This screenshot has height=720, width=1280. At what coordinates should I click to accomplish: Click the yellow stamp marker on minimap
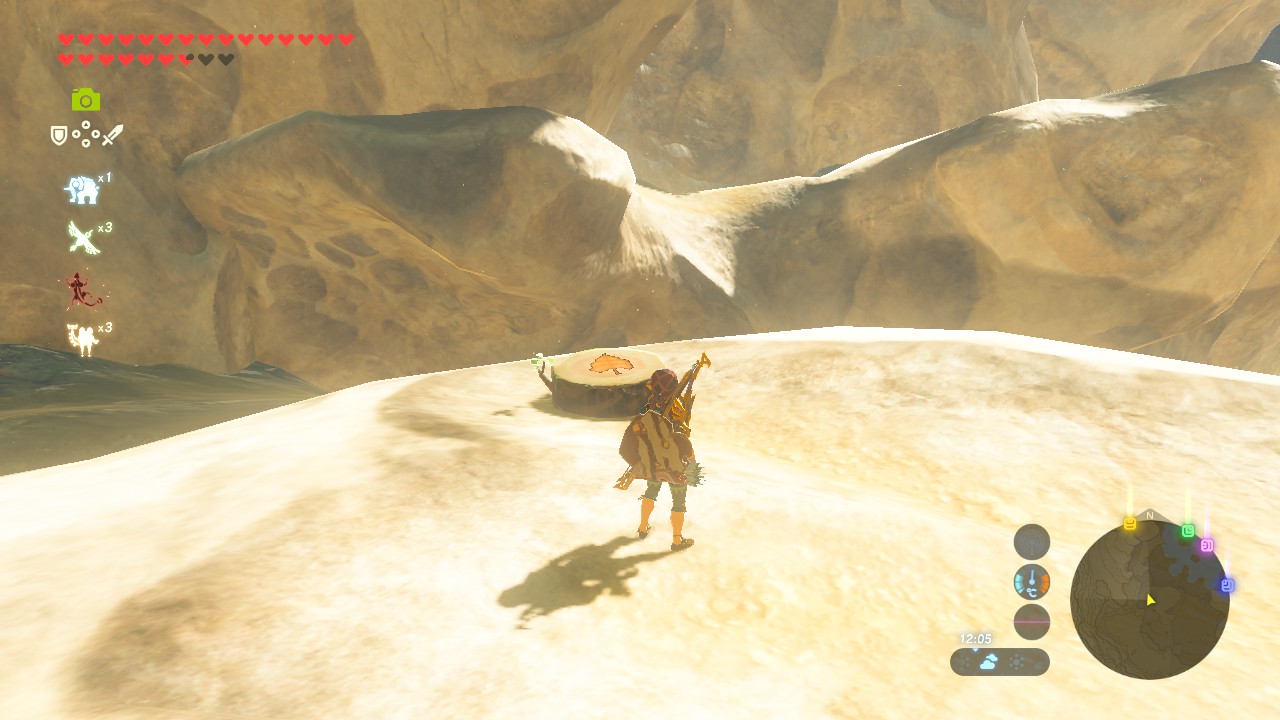click(1130, 524)
